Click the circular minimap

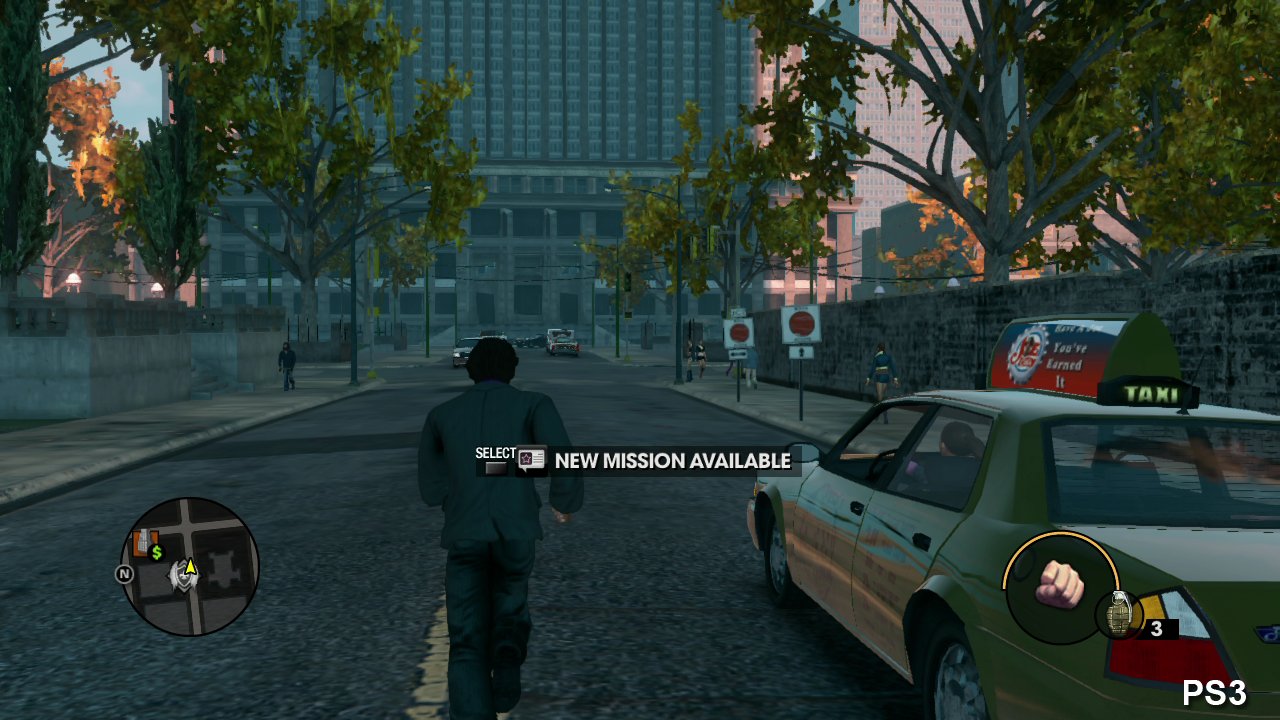pyautogui.click(x=190, y=566)
